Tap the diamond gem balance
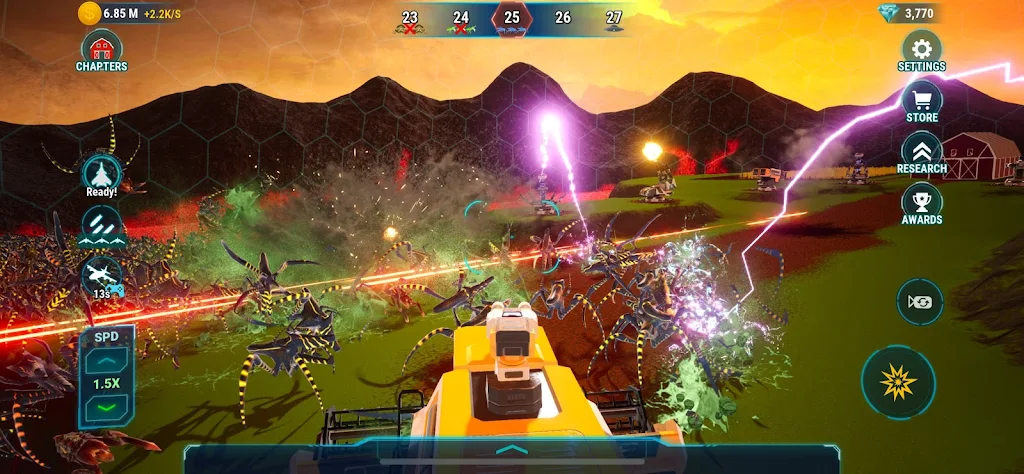This screenshot has height=474, width=1024. pyautogui.click(x=907, y=13)
